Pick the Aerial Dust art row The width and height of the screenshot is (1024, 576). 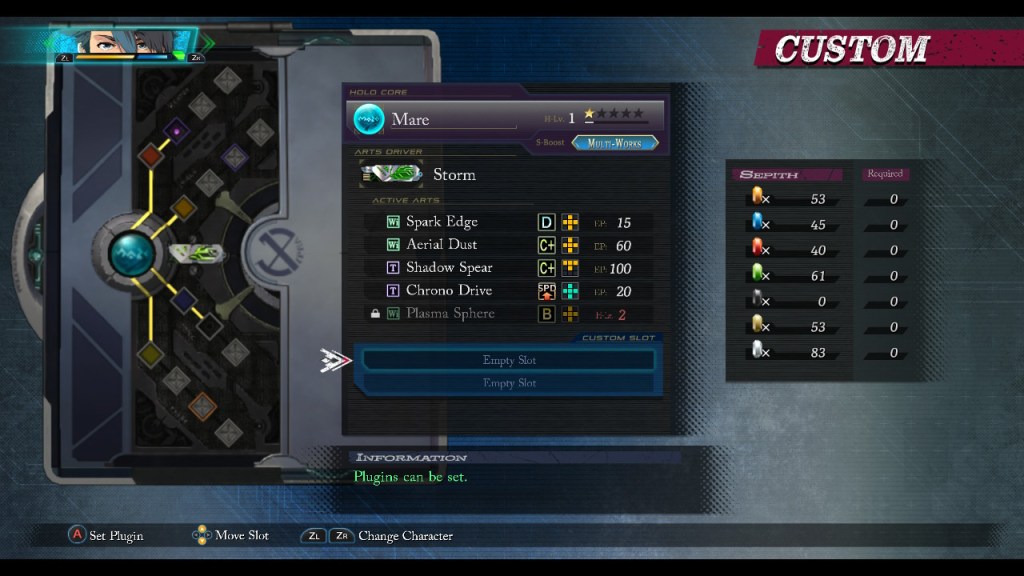pos(441,245)
